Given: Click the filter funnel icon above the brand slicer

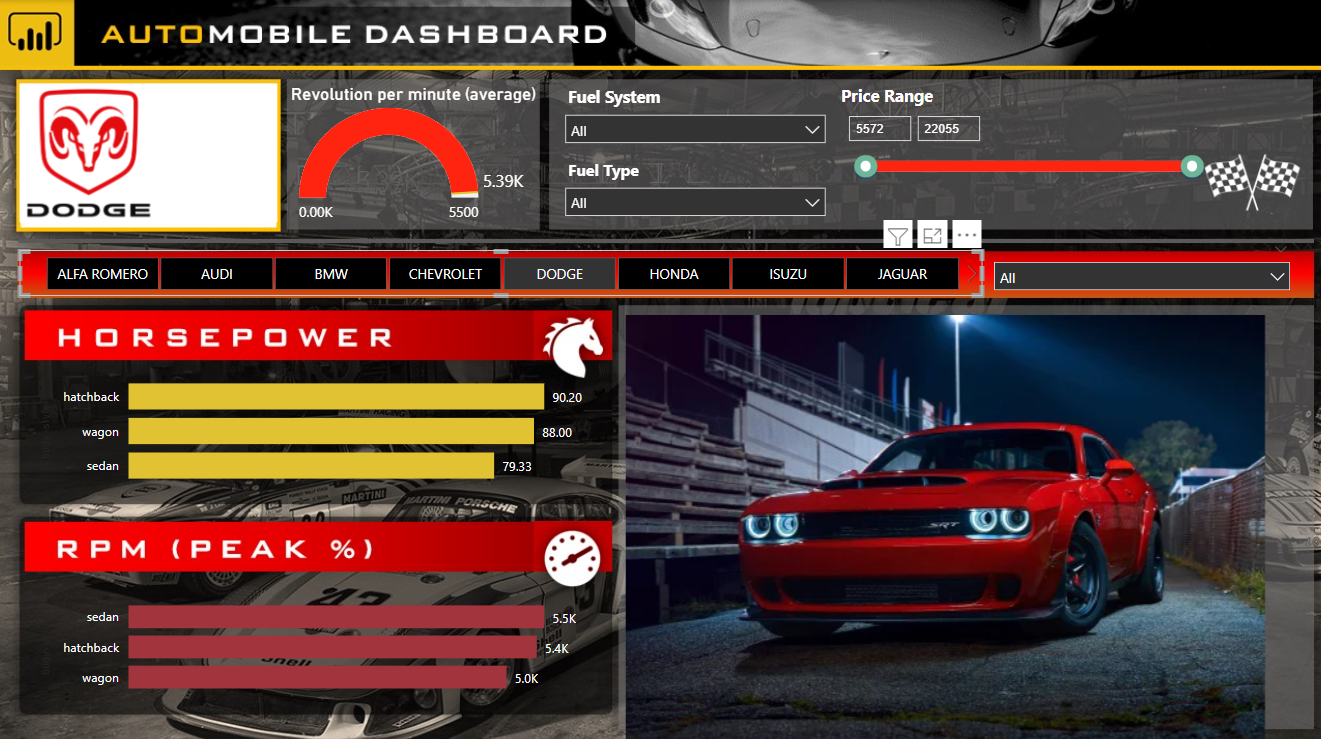Looking at the screenshot, I should point(897,235).
